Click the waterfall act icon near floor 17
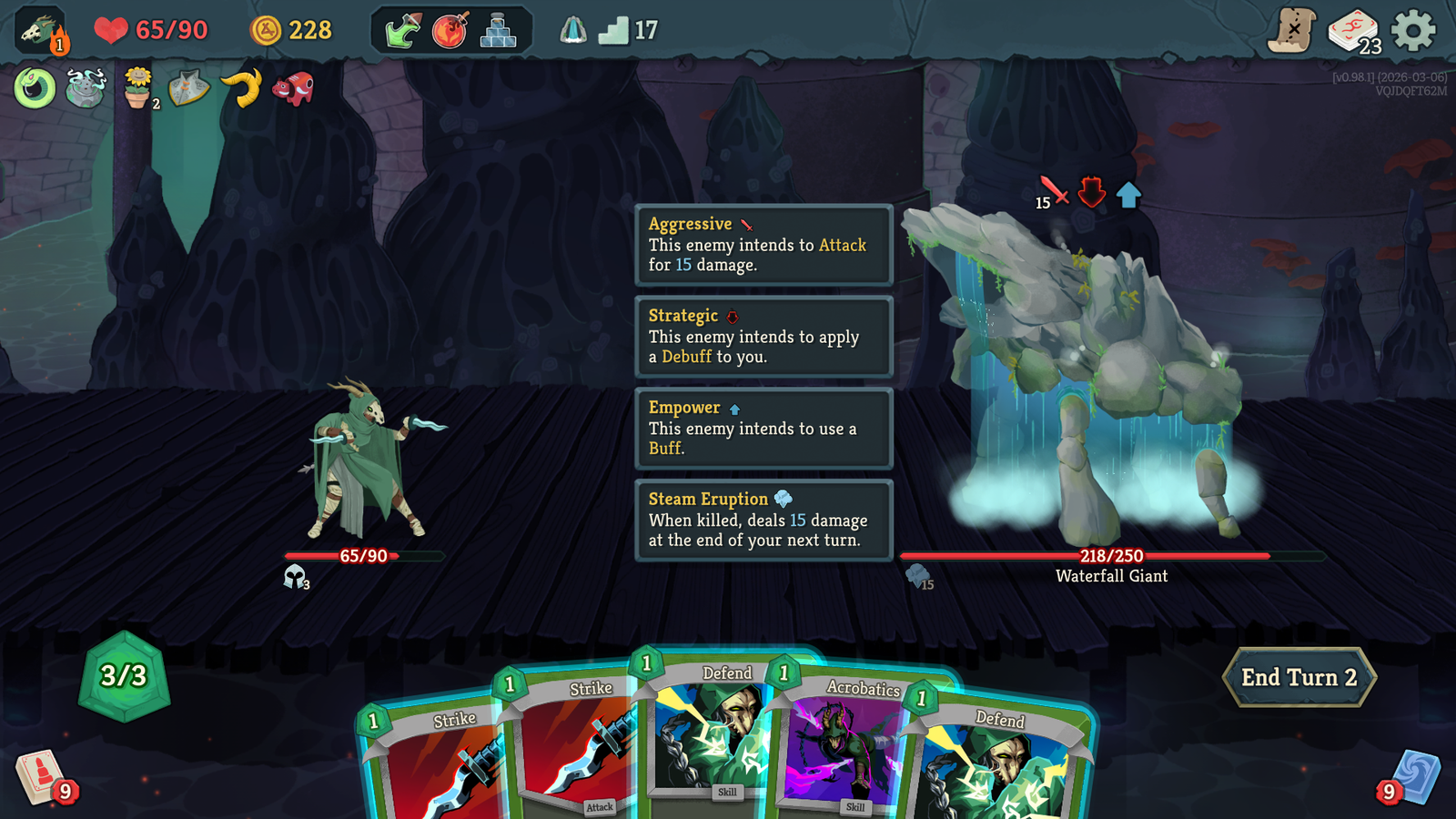Image resolution: width=1456 pixels, height=819 pixels. click(573, 27)
